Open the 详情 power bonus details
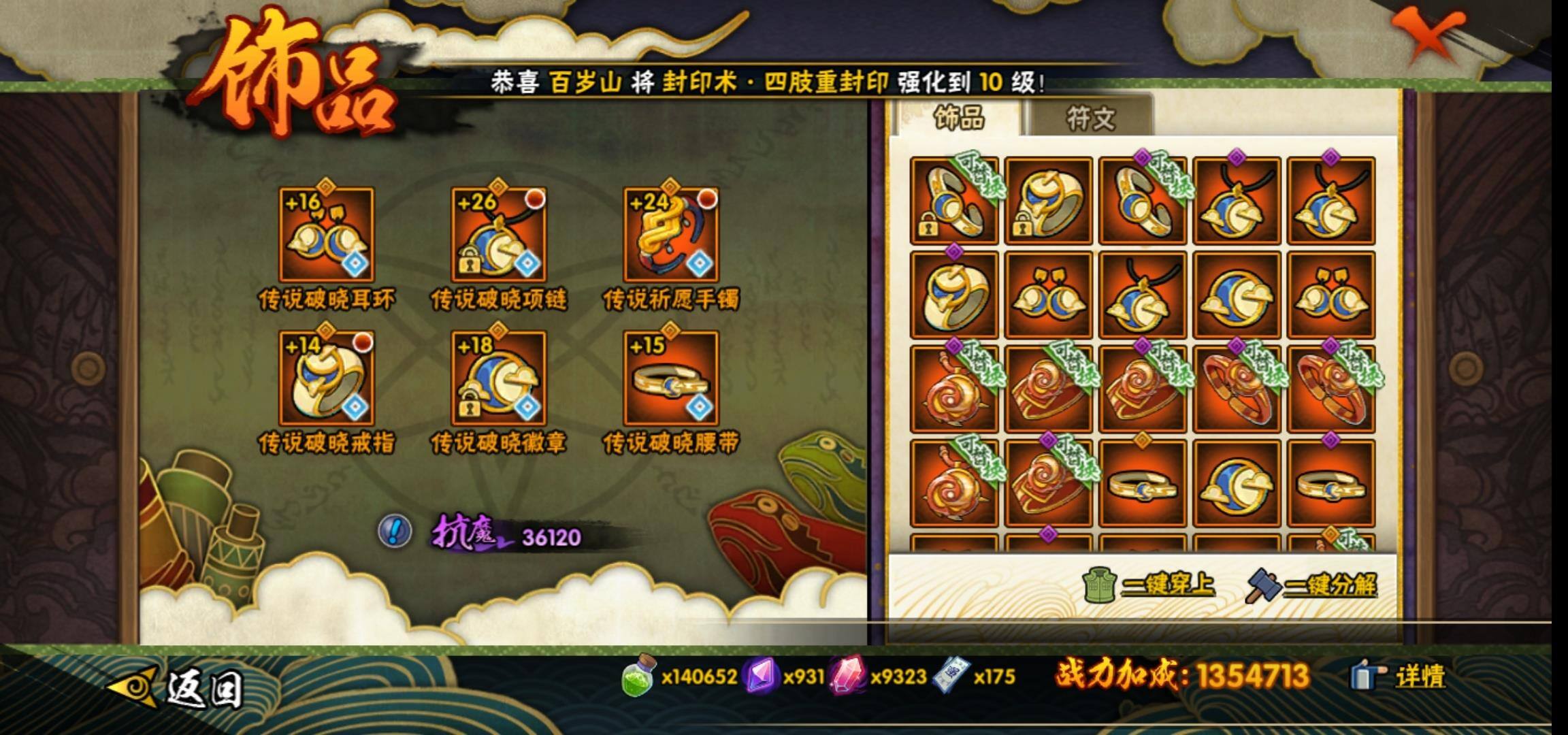Viewport: 1568px width, 735px height. click(x=1398, y=676)
